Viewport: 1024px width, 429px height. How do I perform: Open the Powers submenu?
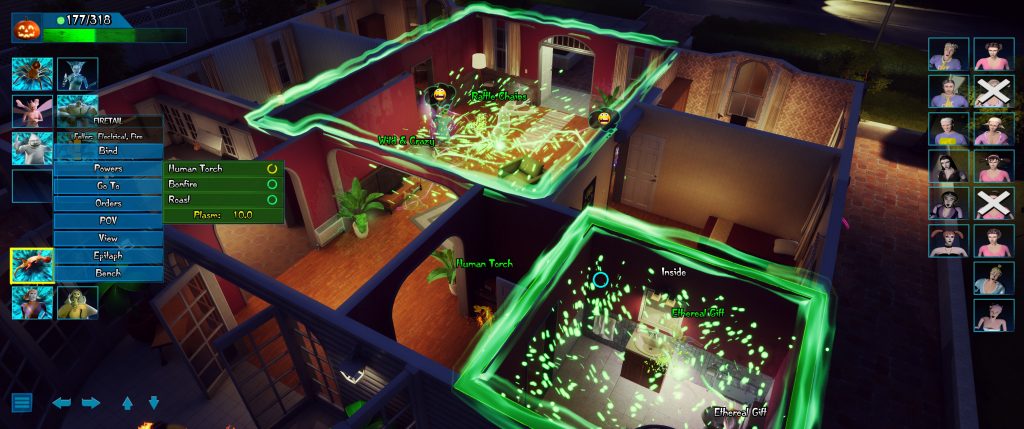pos(108,168)
